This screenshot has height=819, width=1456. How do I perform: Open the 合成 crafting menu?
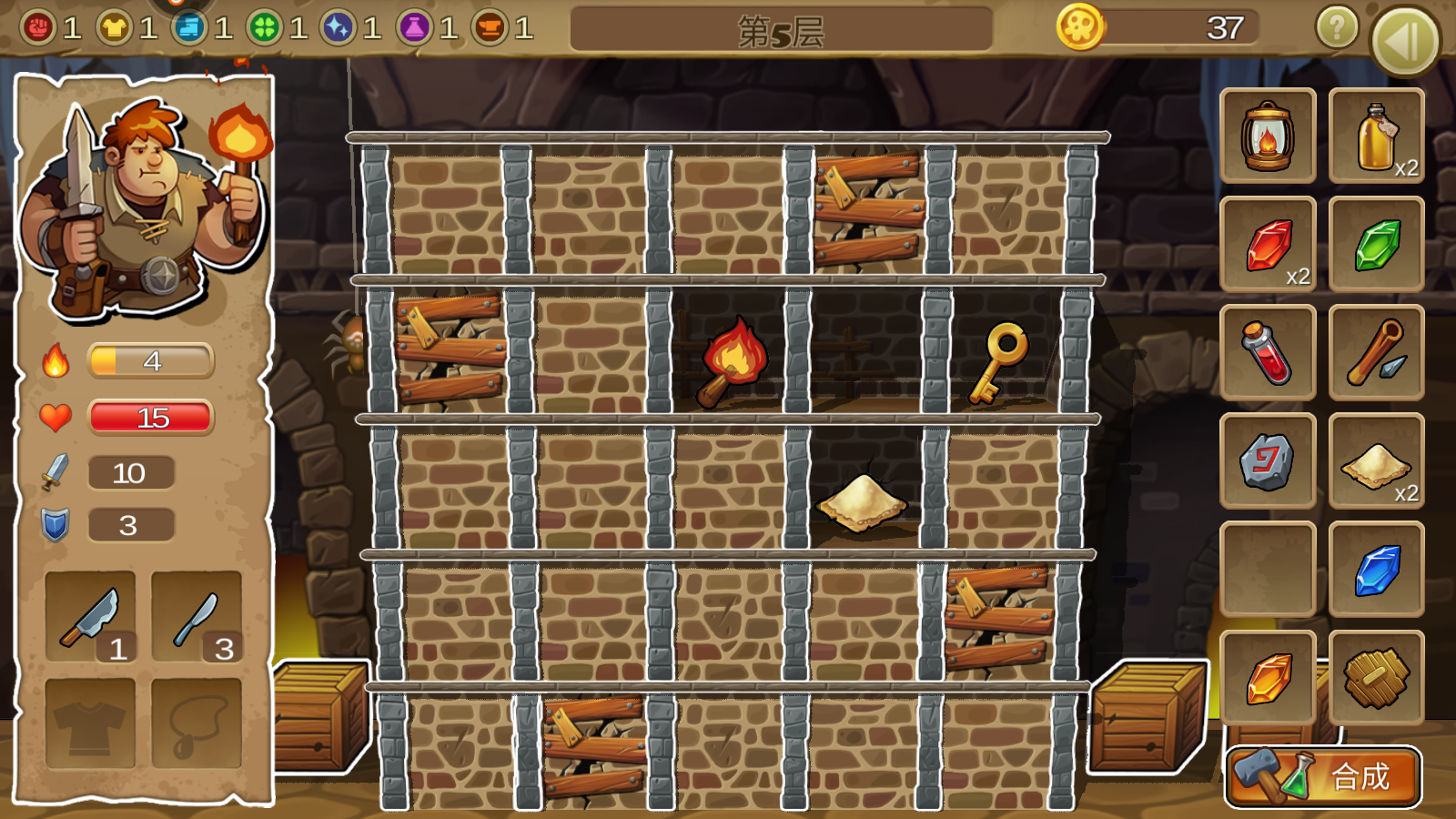click(x=1323, y=776)
